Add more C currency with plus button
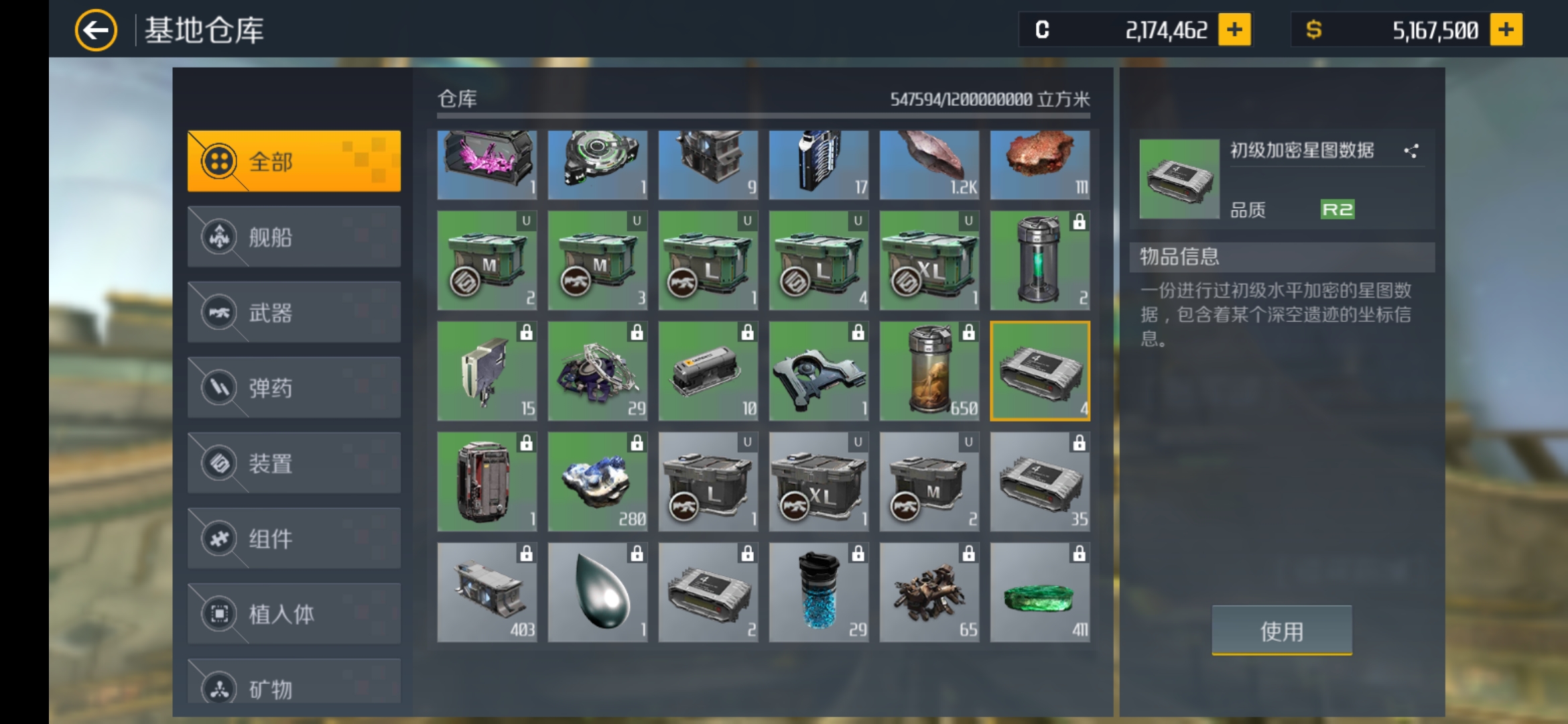The height and width of the screenshot is (724, 1568). click(1234, 30)
